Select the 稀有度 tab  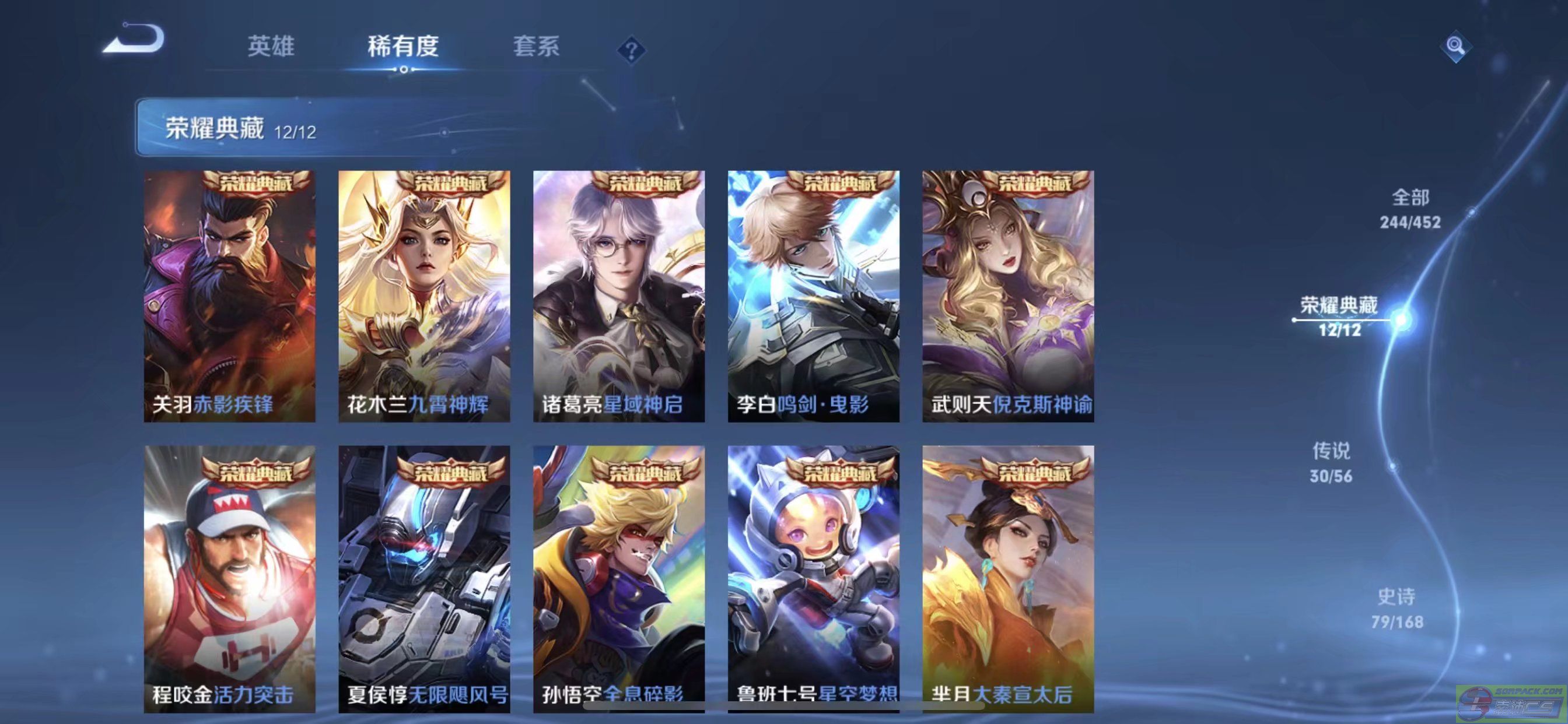(x=403, y=46)
